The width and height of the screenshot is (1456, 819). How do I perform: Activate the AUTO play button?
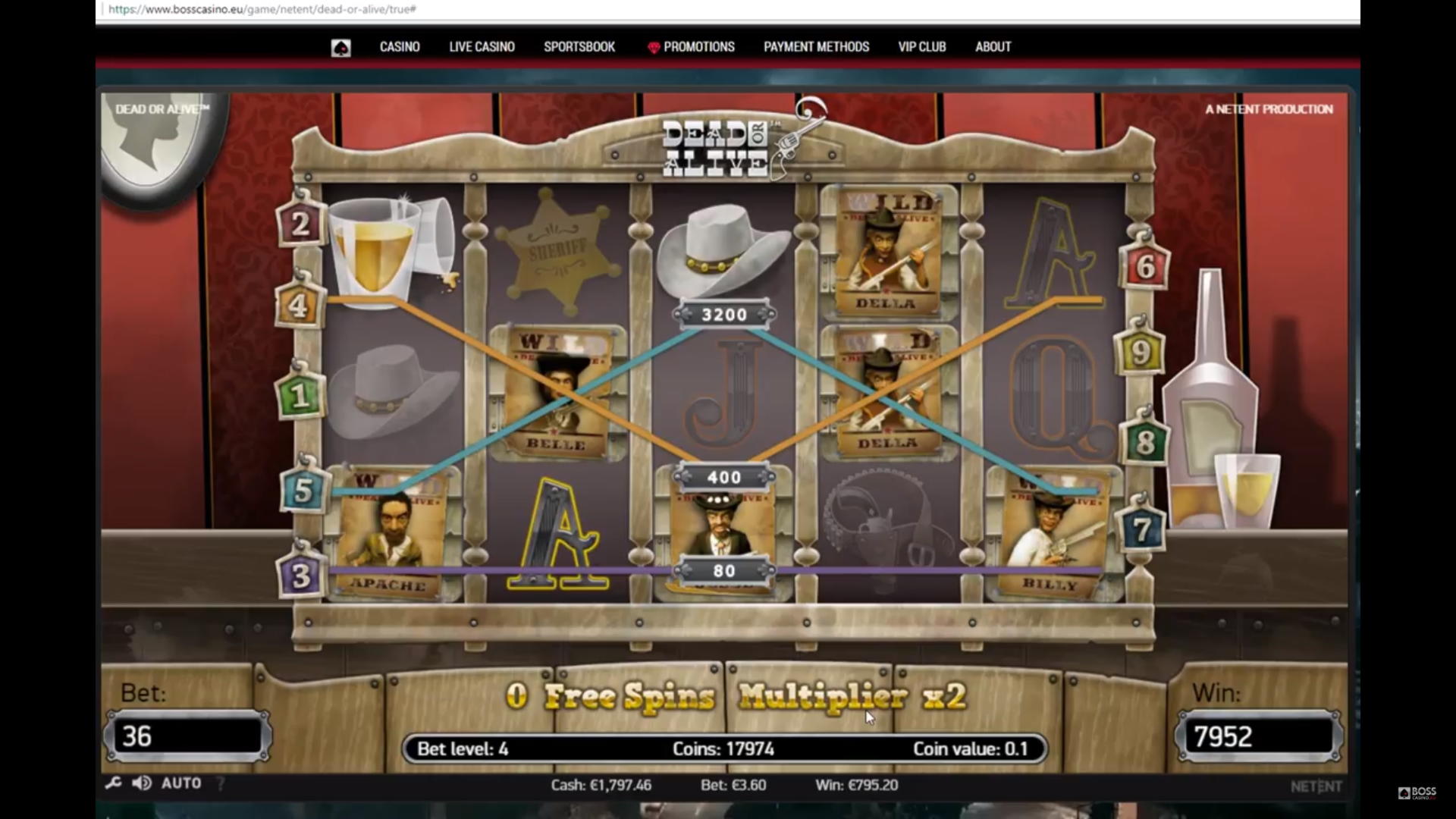(181, 783)
